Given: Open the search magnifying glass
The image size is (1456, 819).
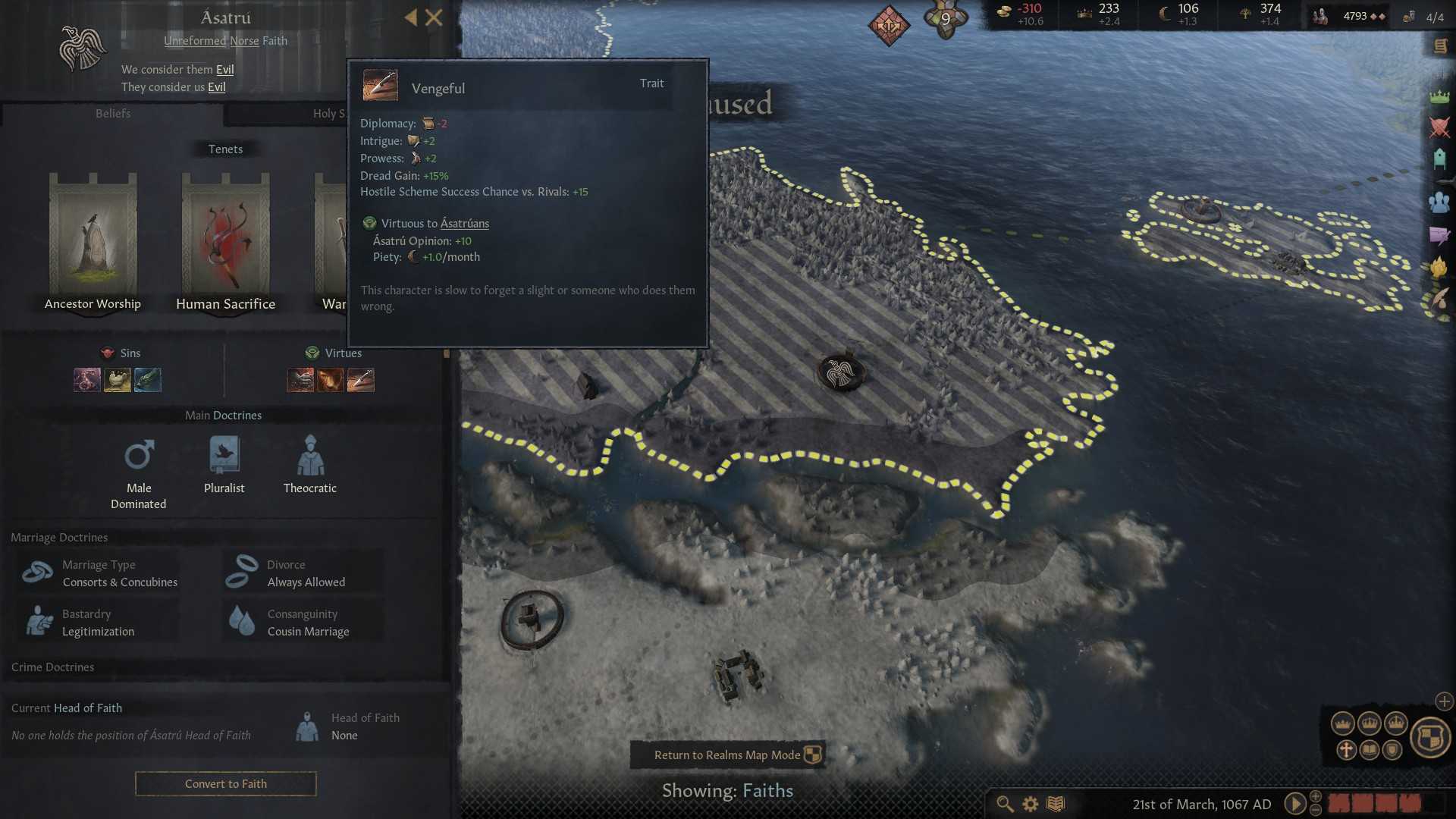Looking at the screenshot, I should 1005,804.
